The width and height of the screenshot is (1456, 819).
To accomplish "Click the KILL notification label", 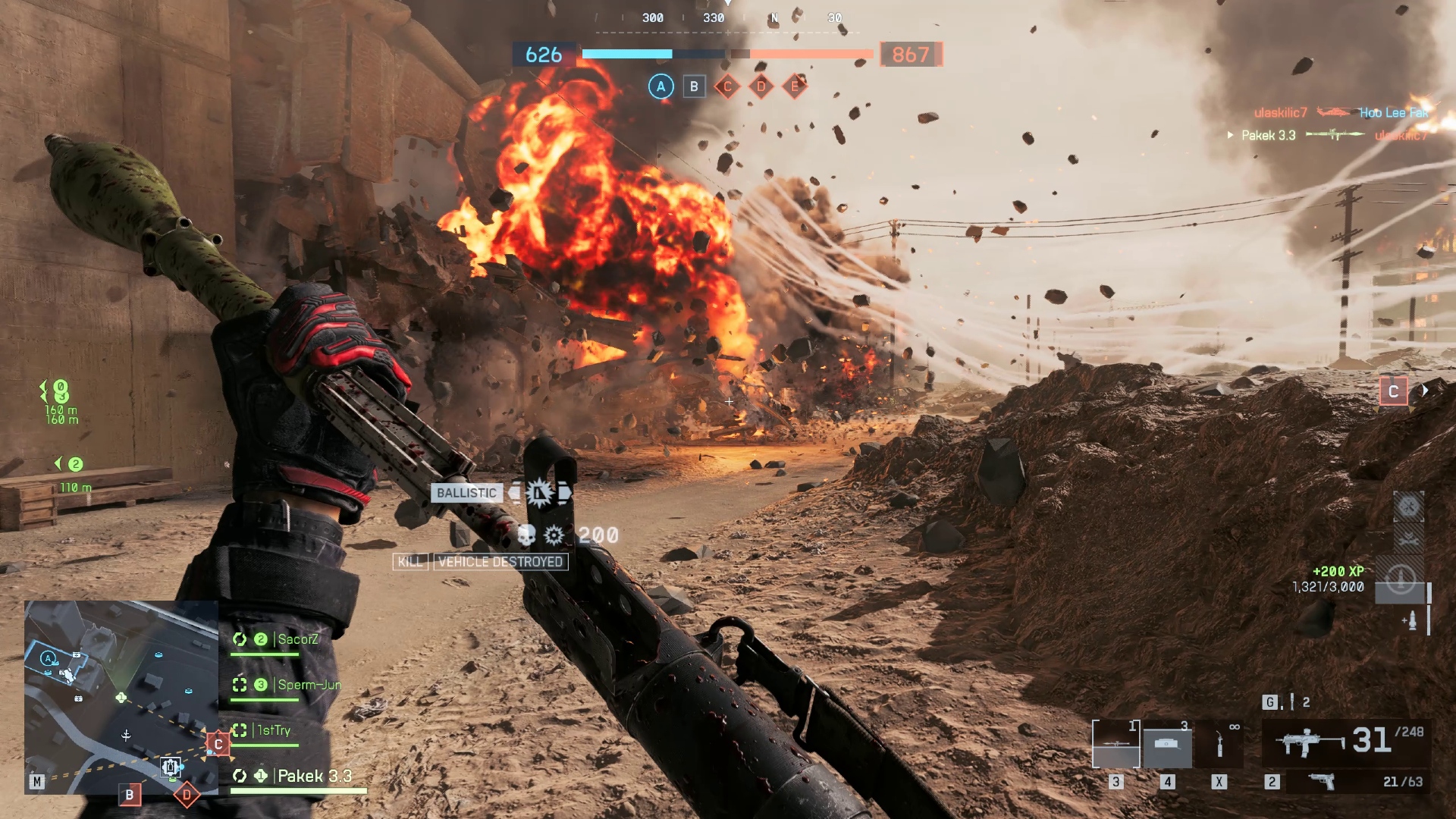I will pos(410,563).
